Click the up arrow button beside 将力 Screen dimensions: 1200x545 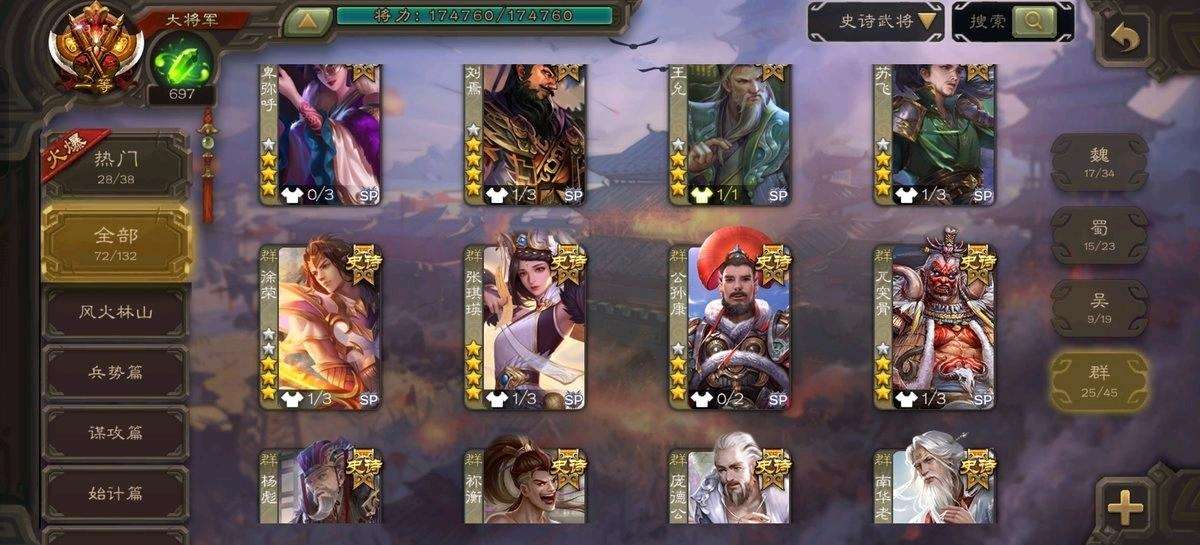(x=309, y=19)
